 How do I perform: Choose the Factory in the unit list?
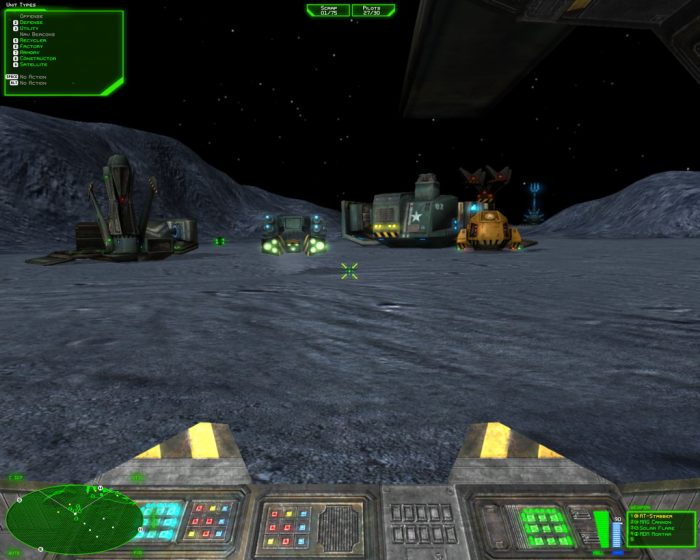coord(32,47)
